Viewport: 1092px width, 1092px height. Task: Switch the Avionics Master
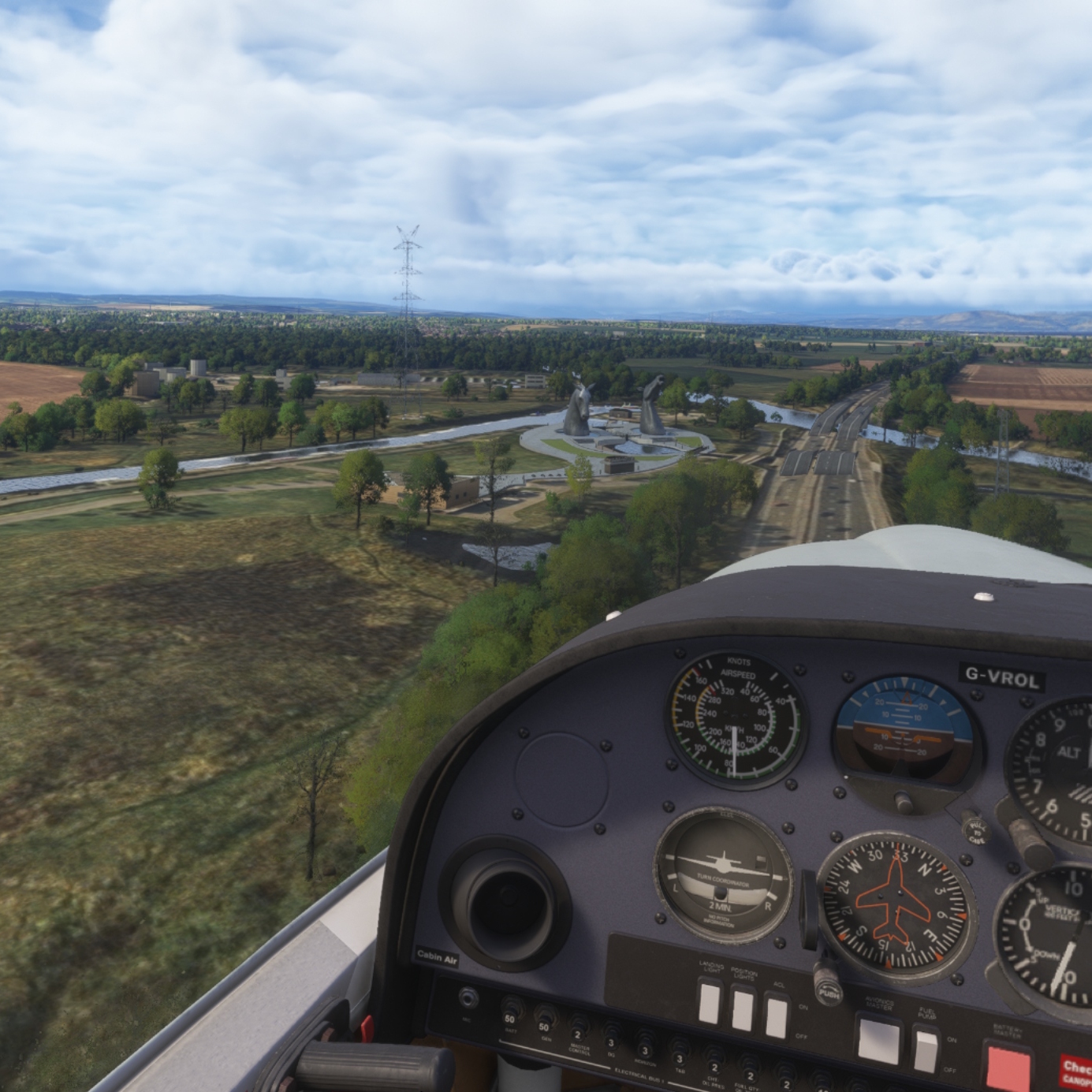(x=878, y=1040)
